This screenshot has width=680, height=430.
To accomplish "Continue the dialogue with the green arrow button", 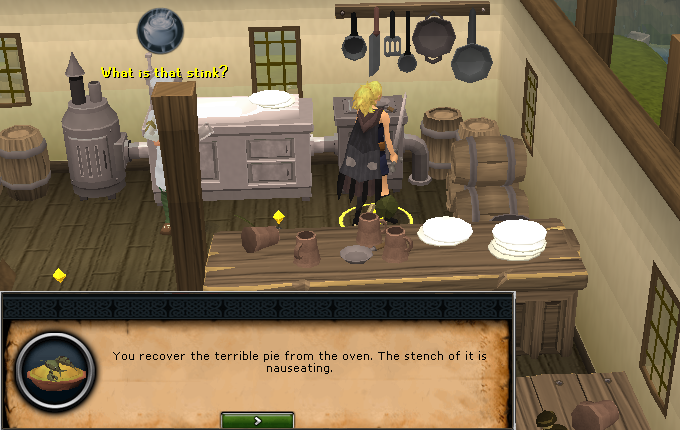I will pyautogui.click(x=257, y=421).
